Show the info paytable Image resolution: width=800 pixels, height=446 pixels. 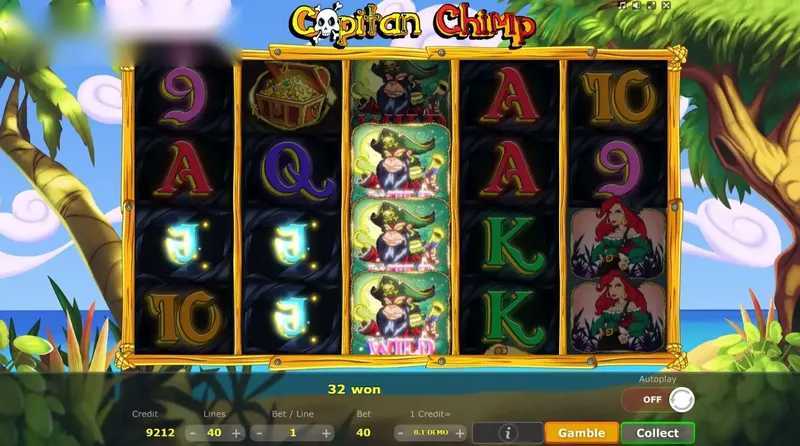tap(509, 433)
